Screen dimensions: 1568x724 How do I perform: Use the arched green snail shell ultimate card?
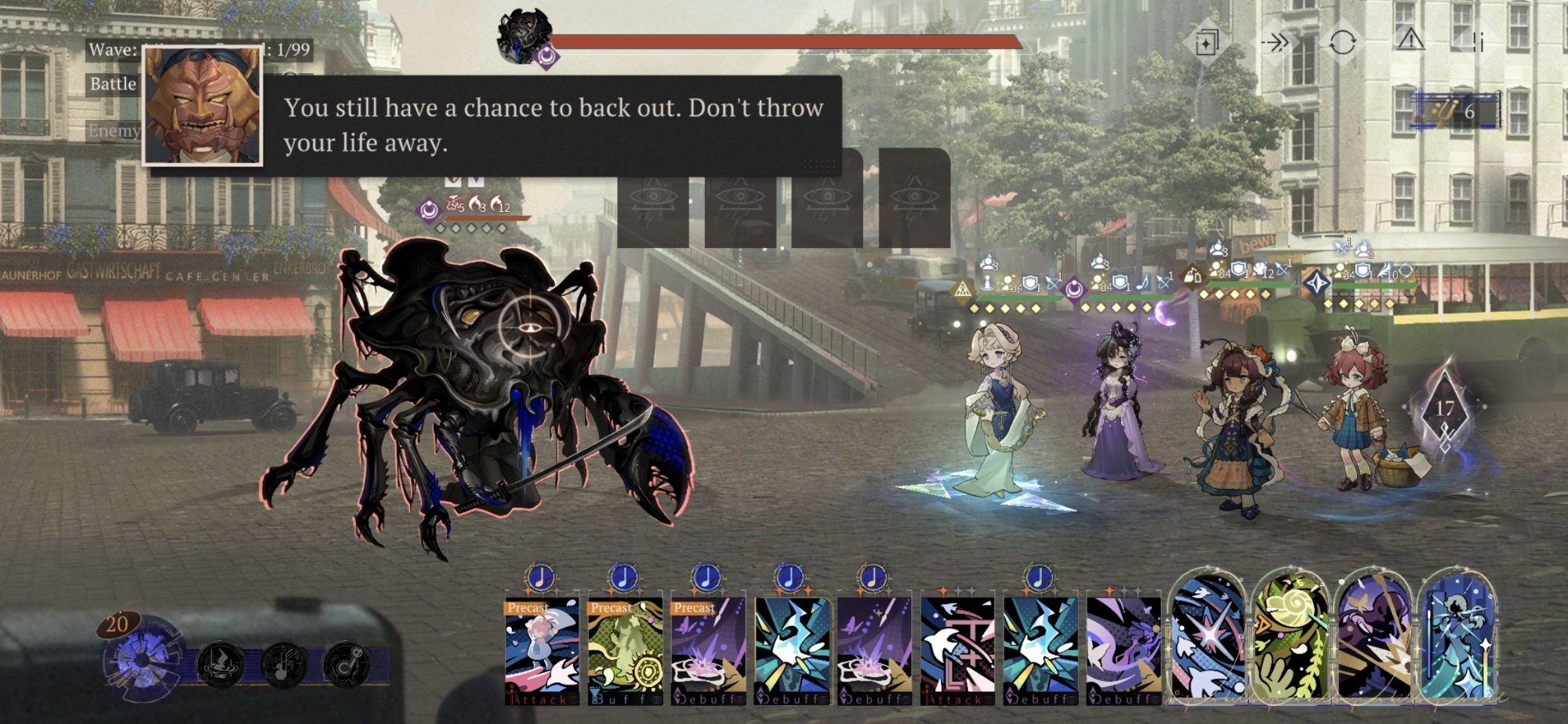tap(1290, 637)
